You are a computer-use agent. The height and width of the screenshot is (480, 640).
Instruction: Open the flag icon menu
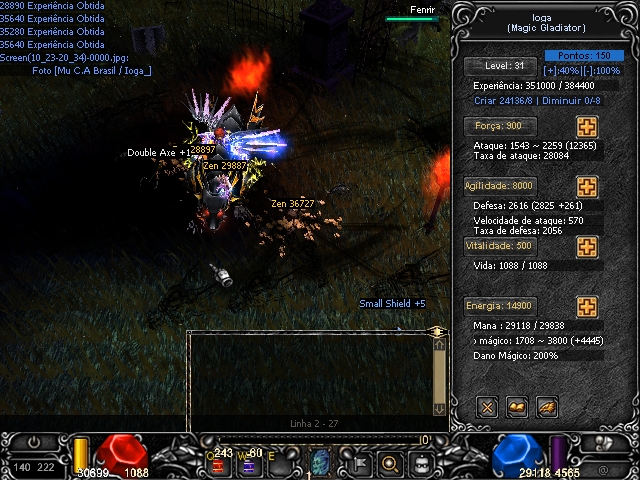357,463
